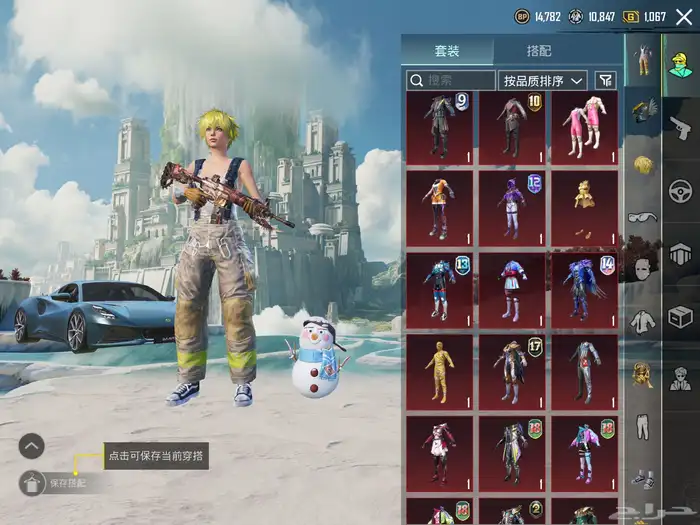The image size is (700, 525).
Task: Open the cardboard box category
Action: 681,316
